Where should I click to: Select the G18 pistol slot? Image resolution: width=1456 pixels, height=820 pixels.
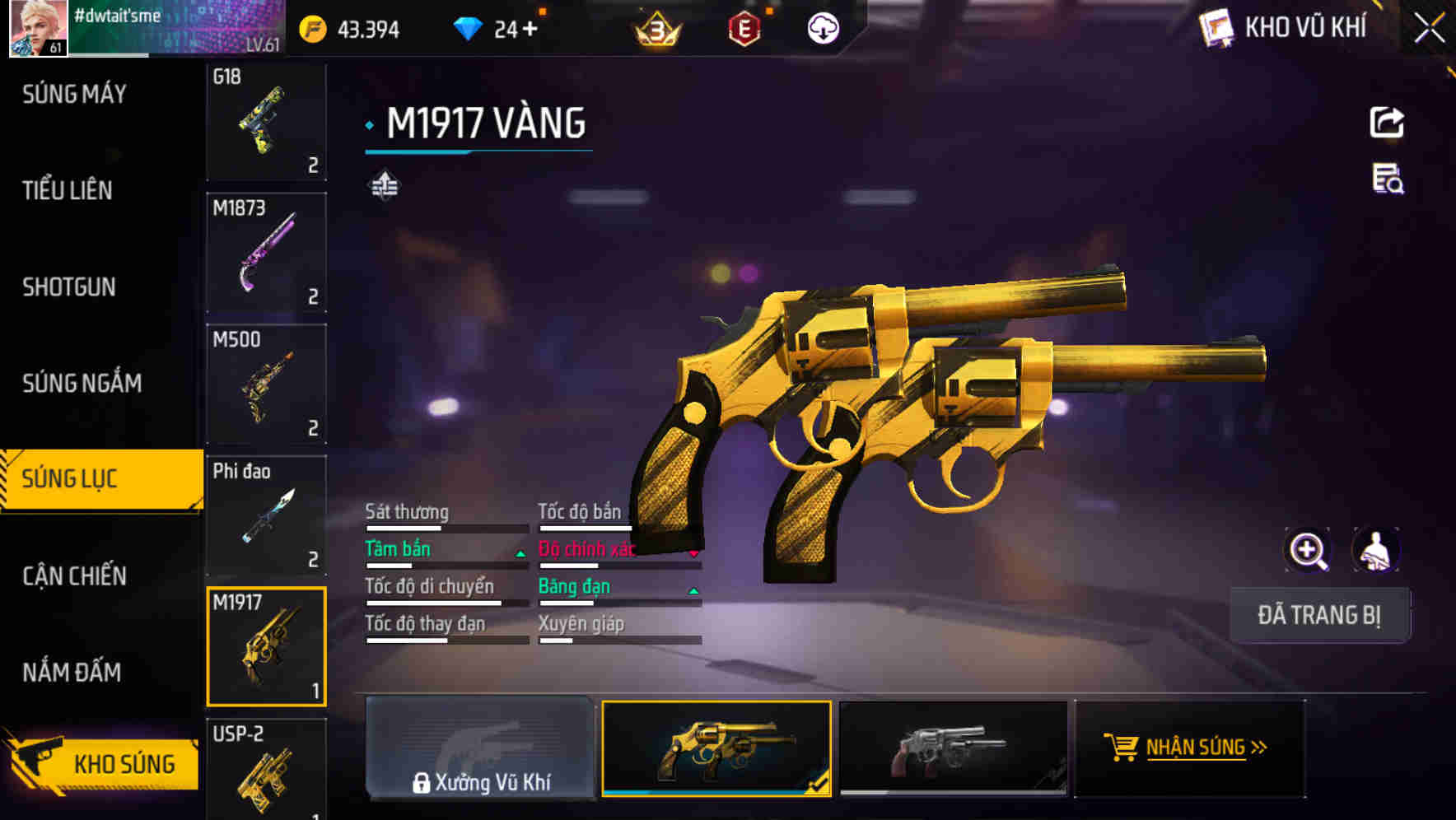tap(266, 122)
